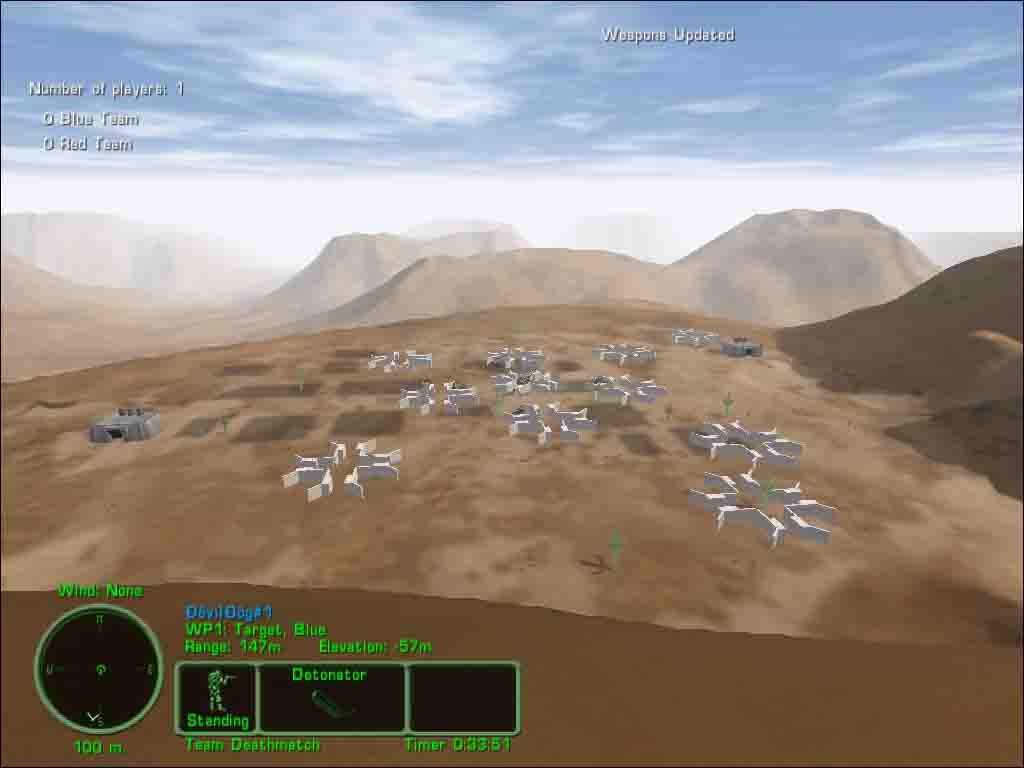This screenshot has height=768, width=1024.
Task: Select the Detonator weapon slot
Action: (331, 698)
